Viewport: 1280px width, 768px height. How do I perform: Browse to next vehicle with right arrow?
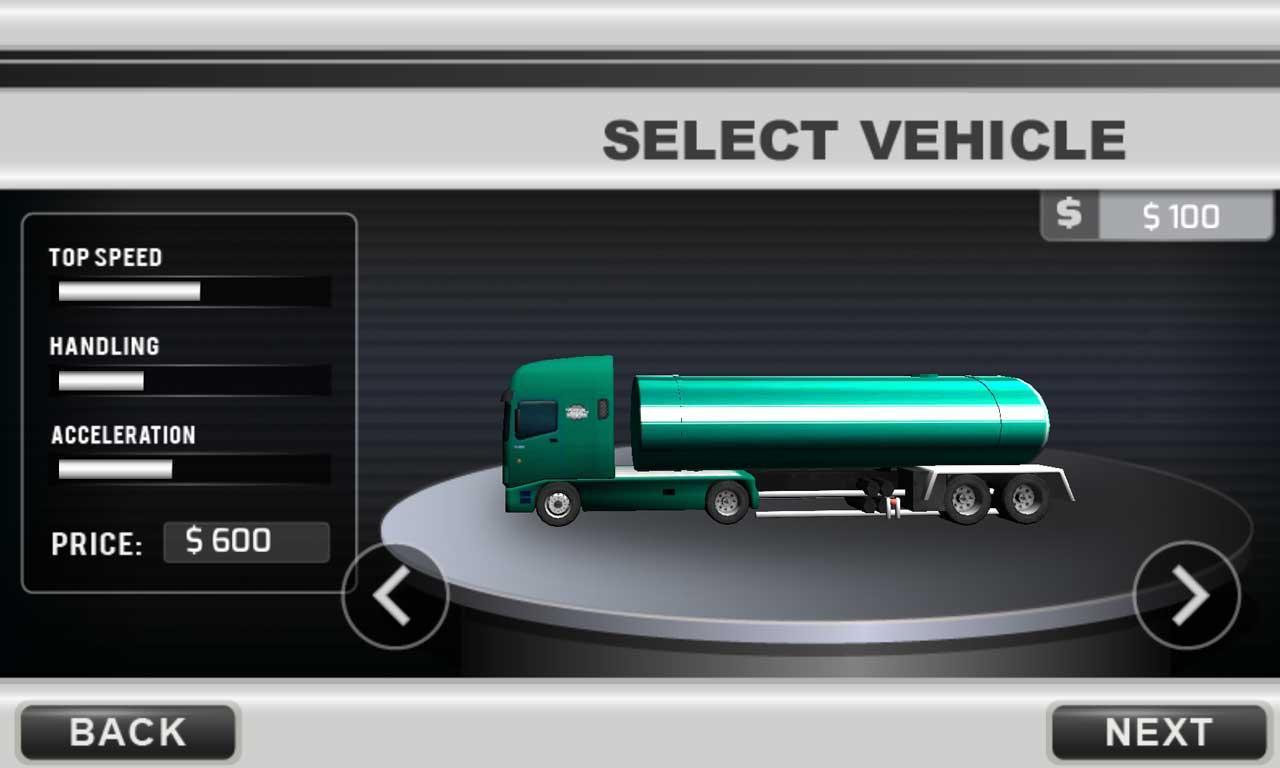[x=1186, y=597]
